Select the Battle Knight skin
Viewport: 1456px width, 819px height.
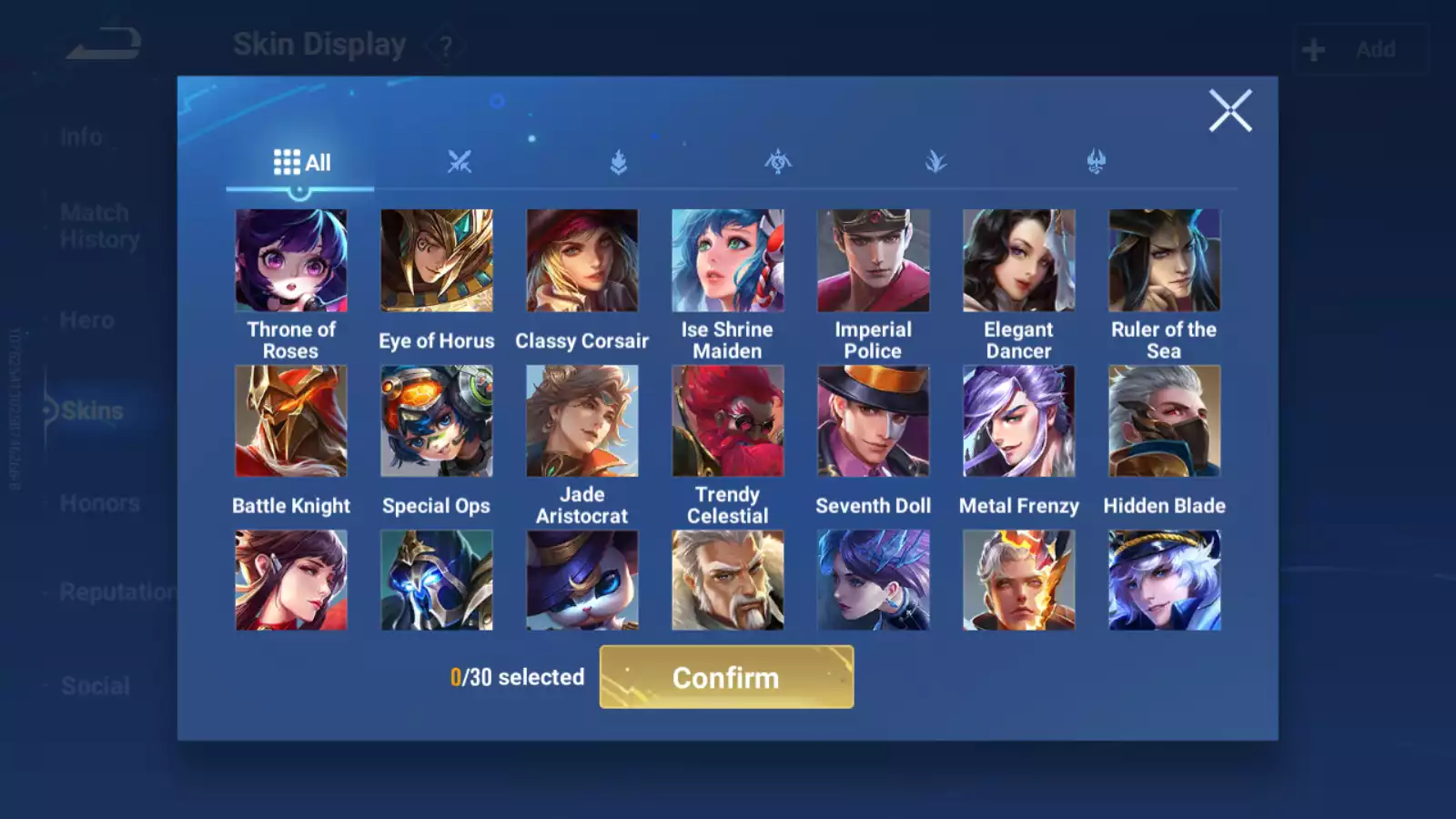coord(291,421)
